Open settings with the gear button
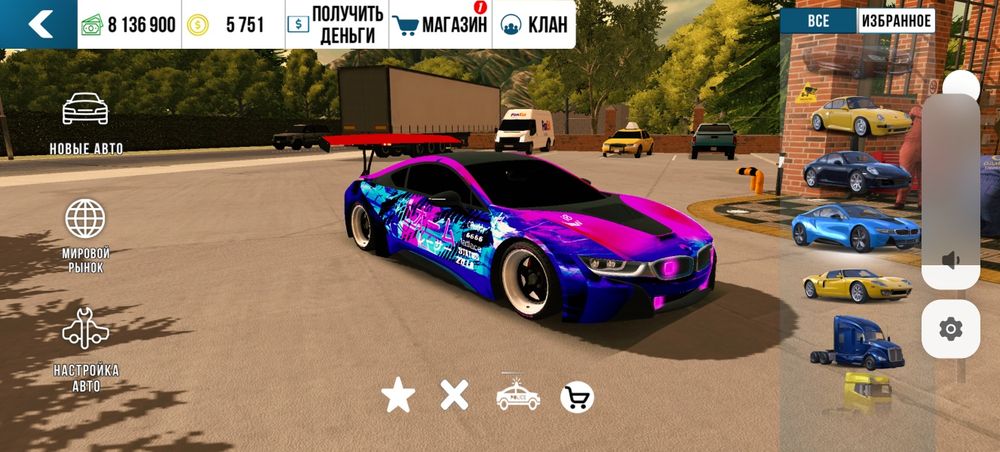1000x452 pixels. tap(951, 328)
